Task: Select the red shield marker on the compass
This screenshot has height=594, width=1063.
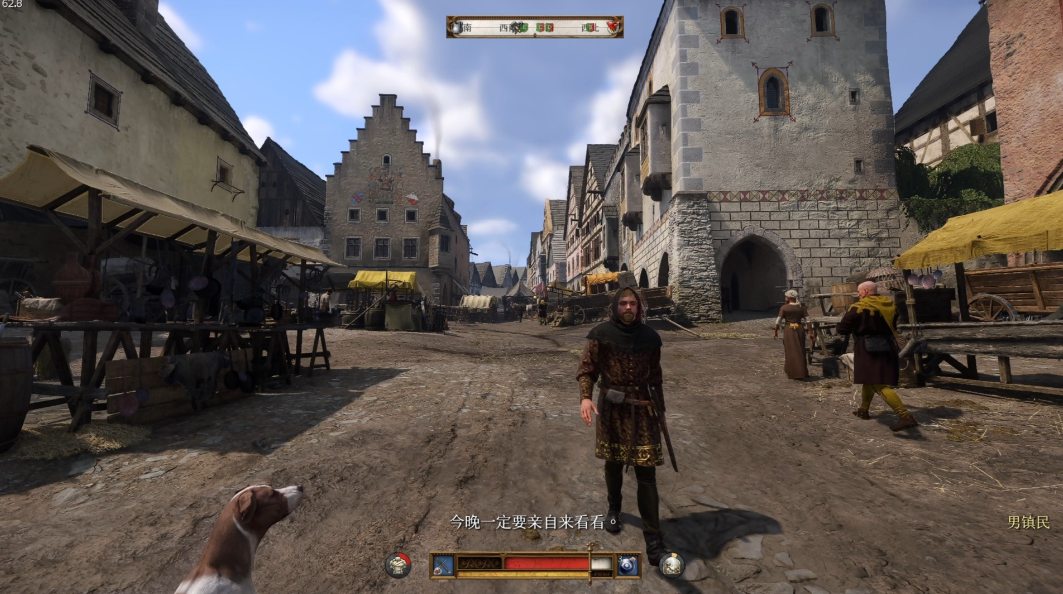Action: click(613, 27)
